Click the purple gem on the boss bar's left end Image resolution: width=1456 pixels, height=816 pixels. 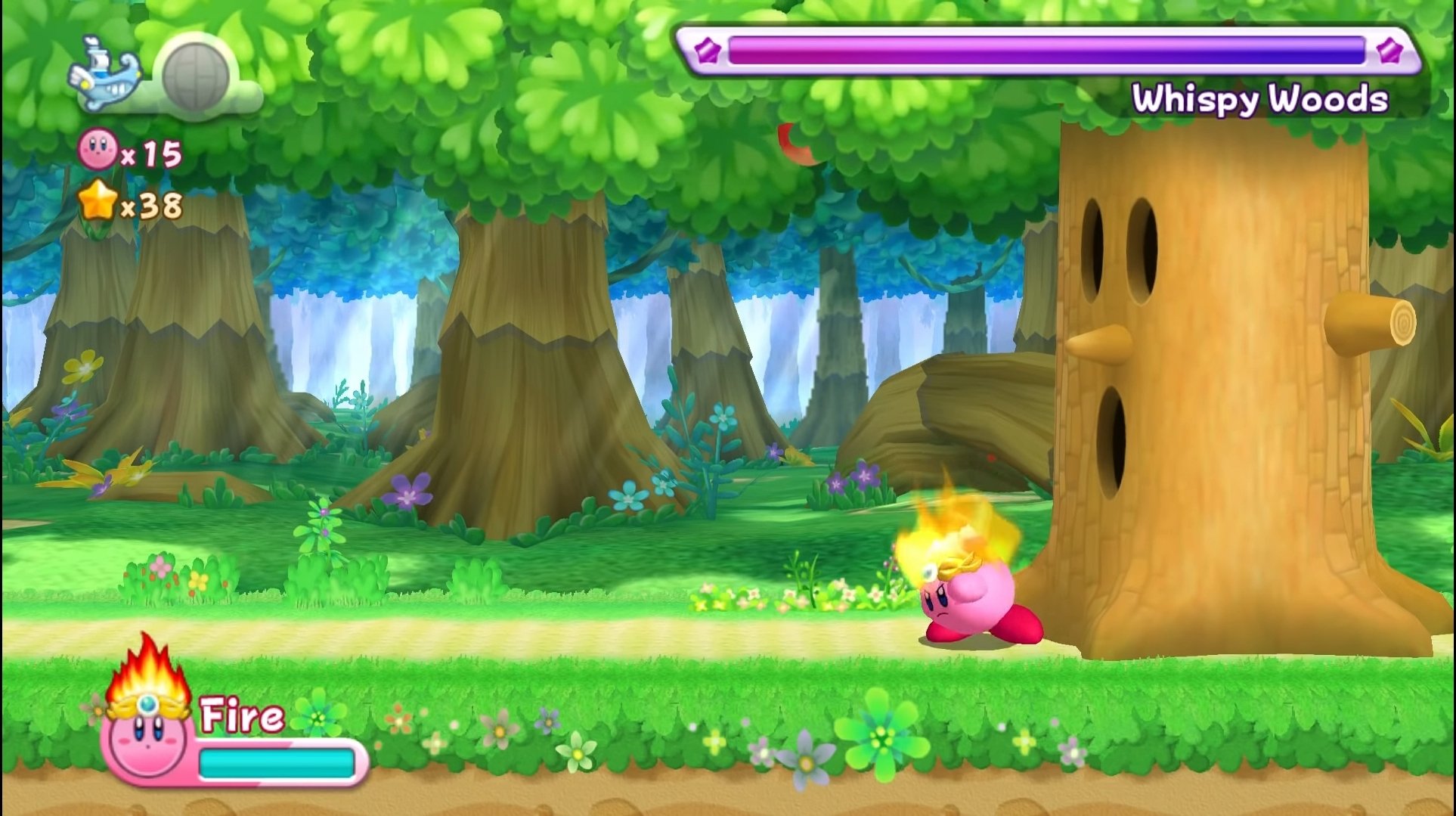tap(706, 51)
